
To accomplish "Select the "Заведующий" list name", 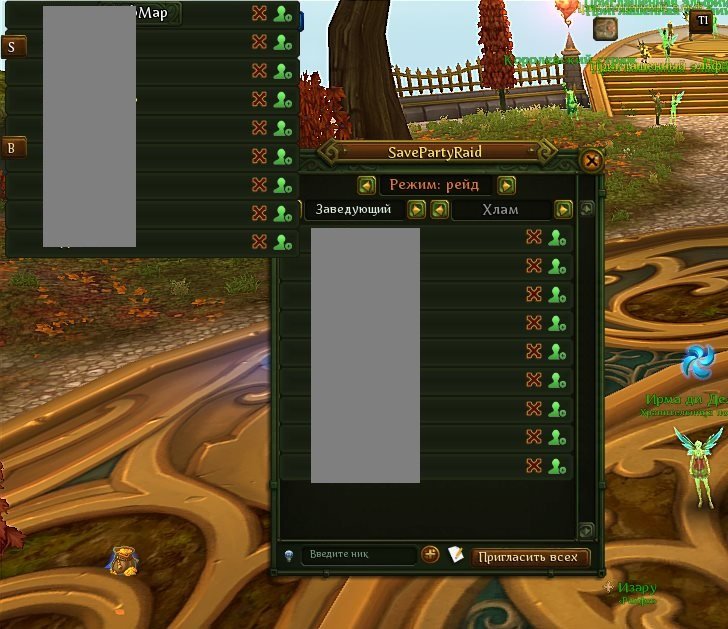I will [353, 210].
